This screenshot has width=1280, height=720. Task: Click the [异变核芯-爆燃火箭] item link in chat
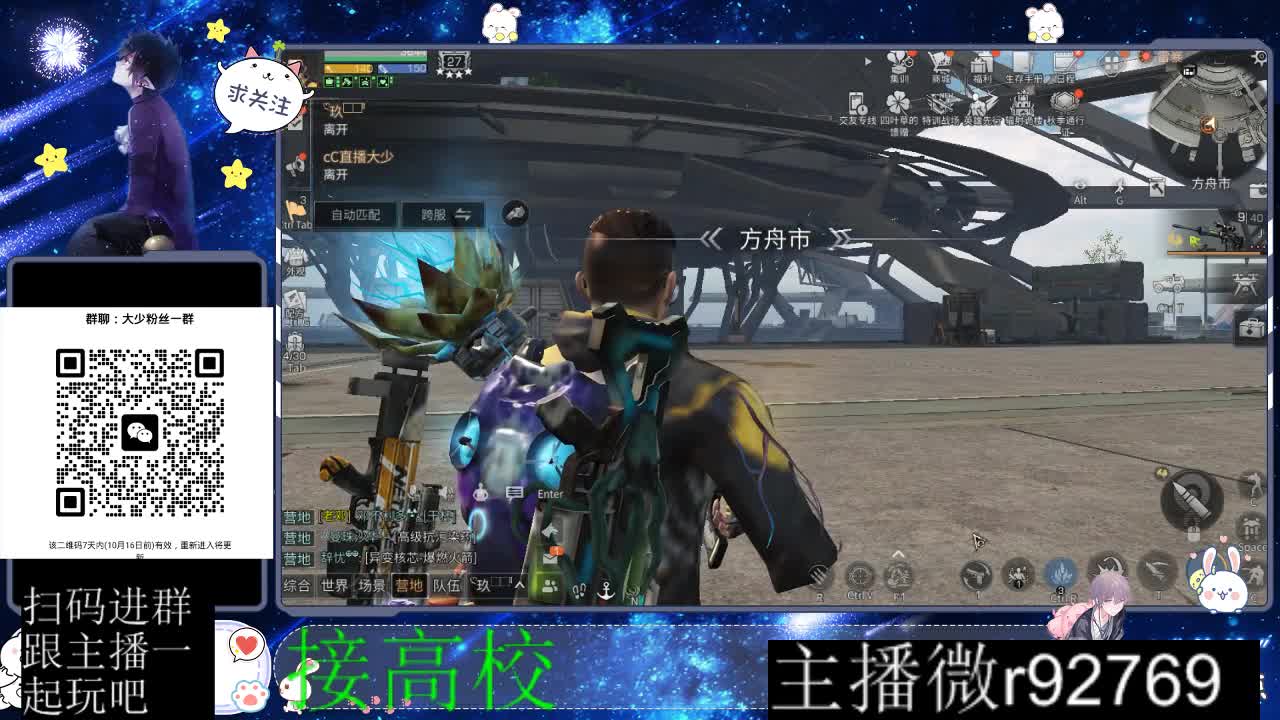pyautogui.click(x=419, y=558)
